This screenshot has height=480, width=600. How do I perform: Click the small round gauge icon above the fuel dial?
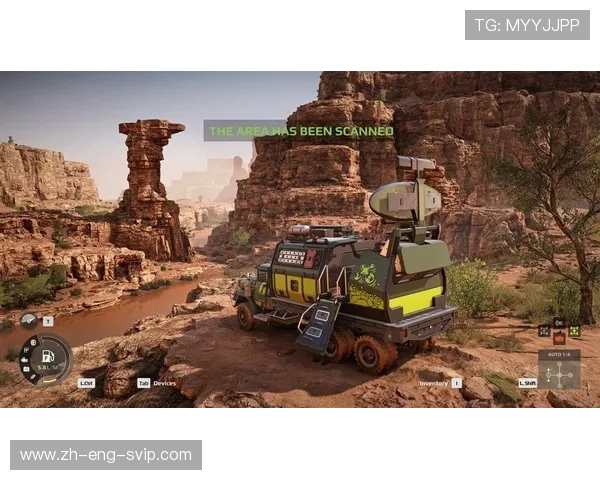tap(29, 321)
